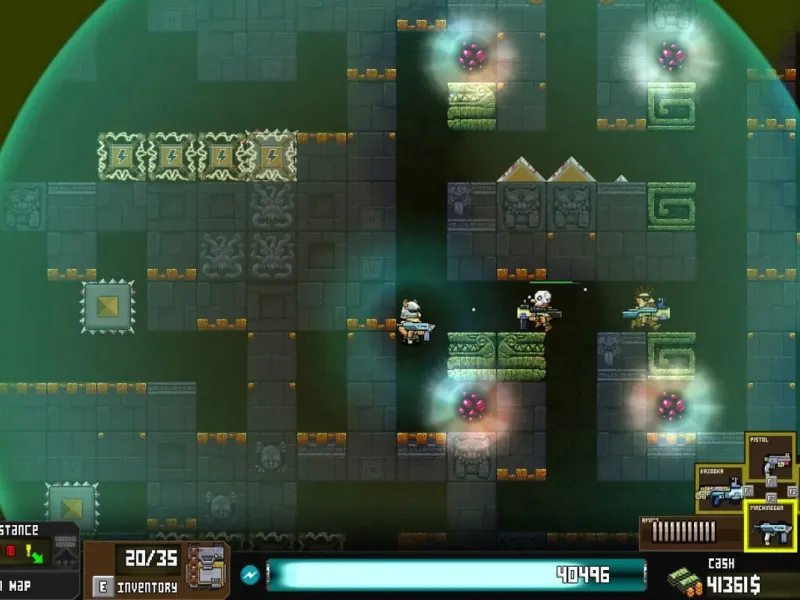Click the backpack storage icon
Image resolution: width=800 pixels, height=600 pixels.
pos(206,566)
